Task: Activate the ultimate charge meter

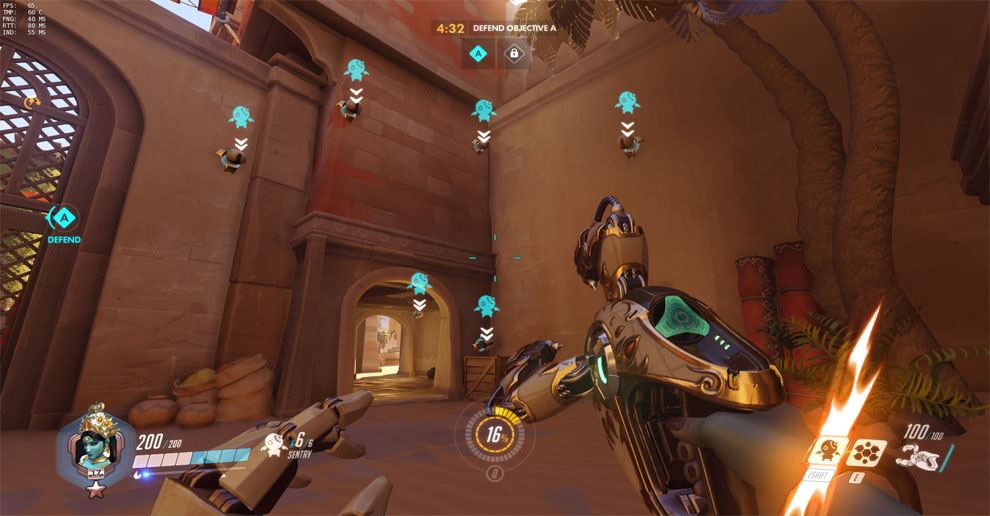Action: coord(493,436)
